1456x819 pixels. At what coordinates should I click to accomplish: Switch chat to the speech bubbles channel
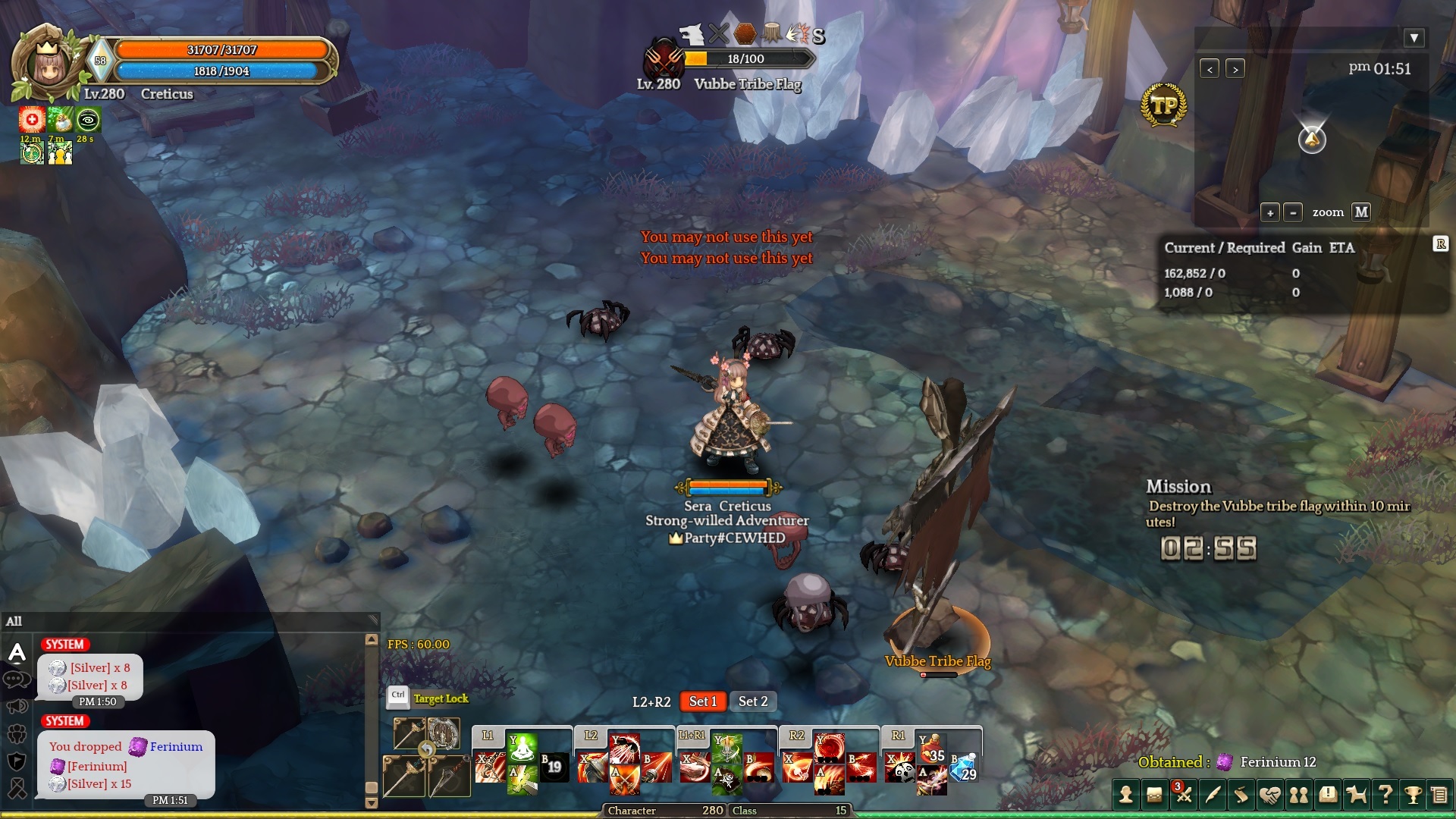pyautogui.click(x=17, y=679)
